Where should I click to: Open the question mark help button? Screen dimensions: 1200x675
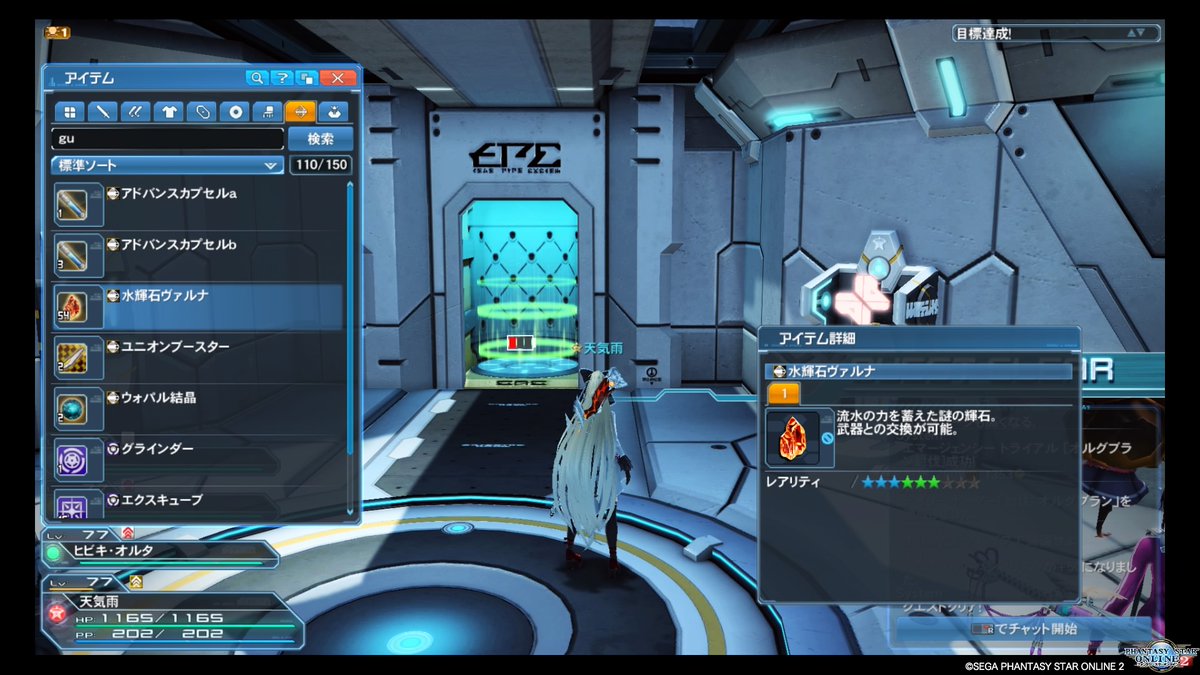point(283,78)
